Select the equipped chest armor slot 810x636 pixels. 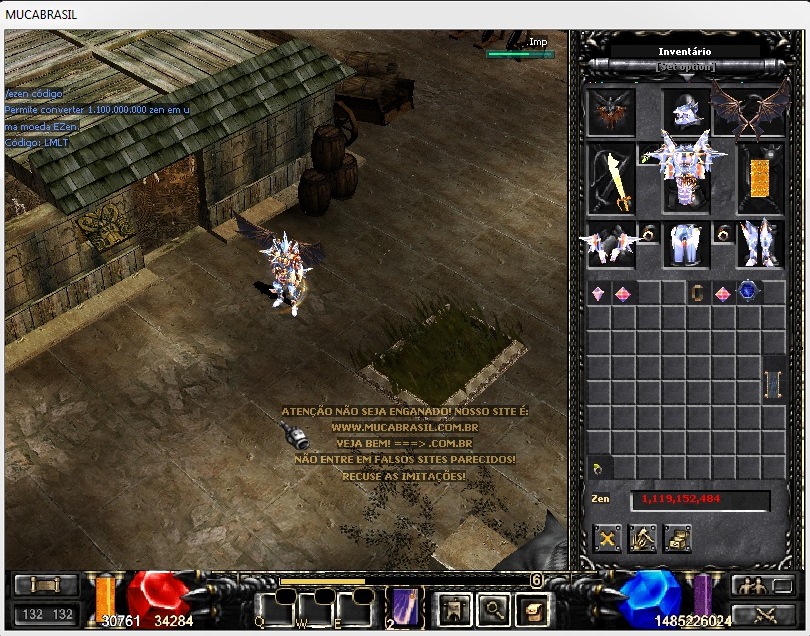click(685, 170)
